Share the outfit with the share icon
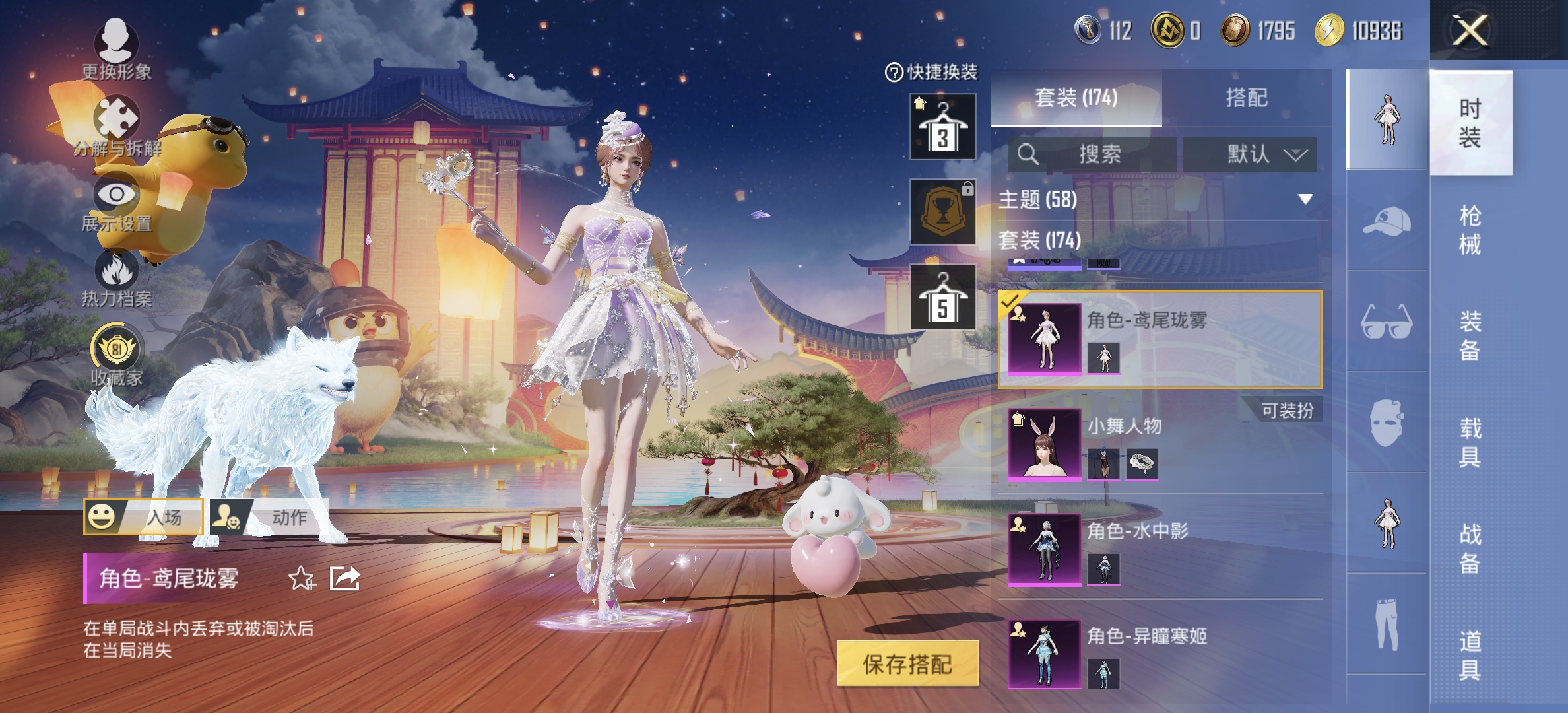The height and width of the screenshot is (713, 1568). tap(344, 578)
